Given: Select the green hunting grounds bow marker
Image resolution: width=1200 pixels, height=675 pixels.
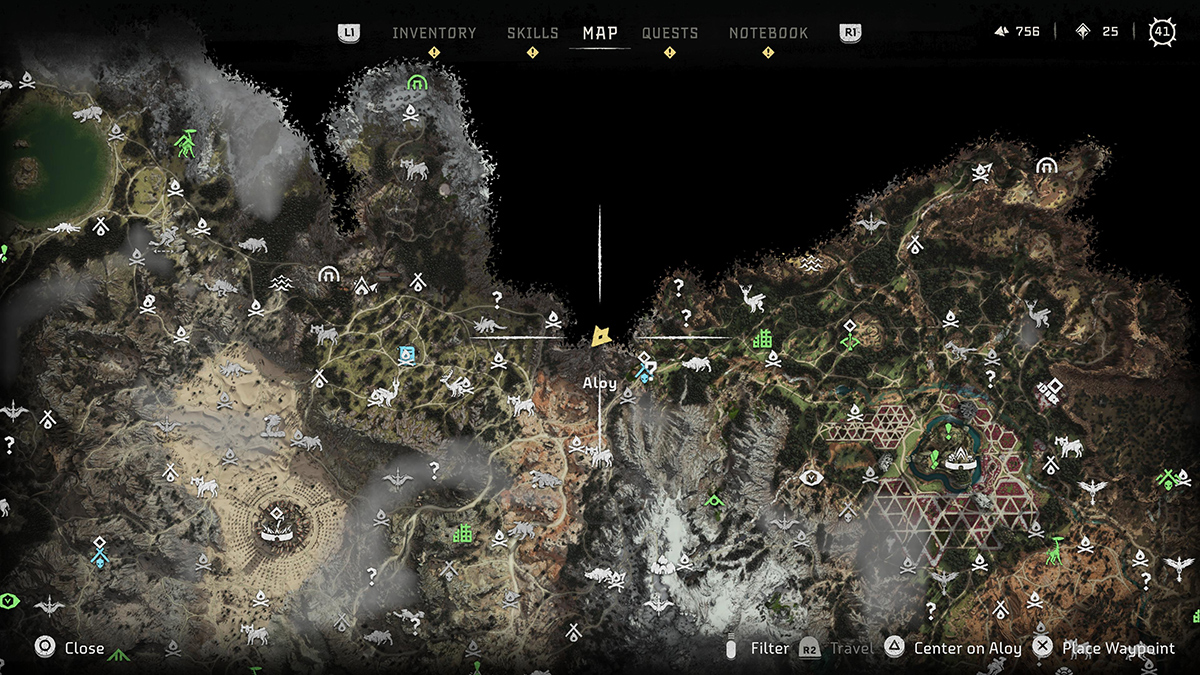Looking at the screenshot, I should tap(850, 341).
